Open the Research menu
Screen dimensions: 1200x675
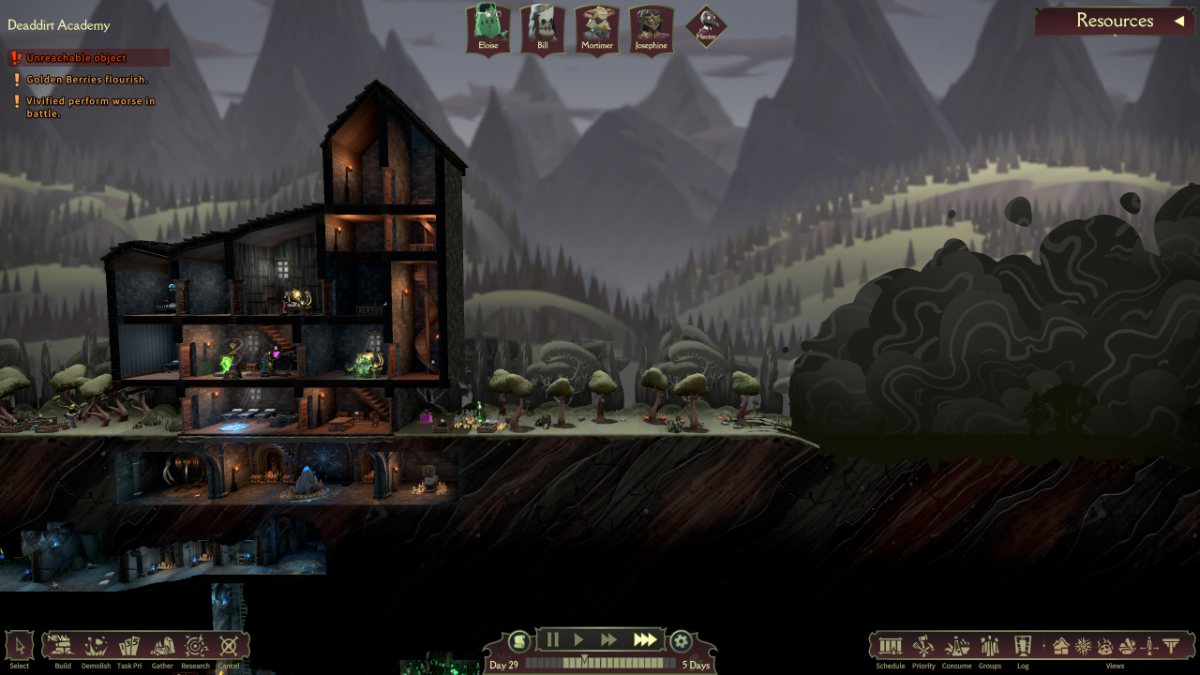196,646
